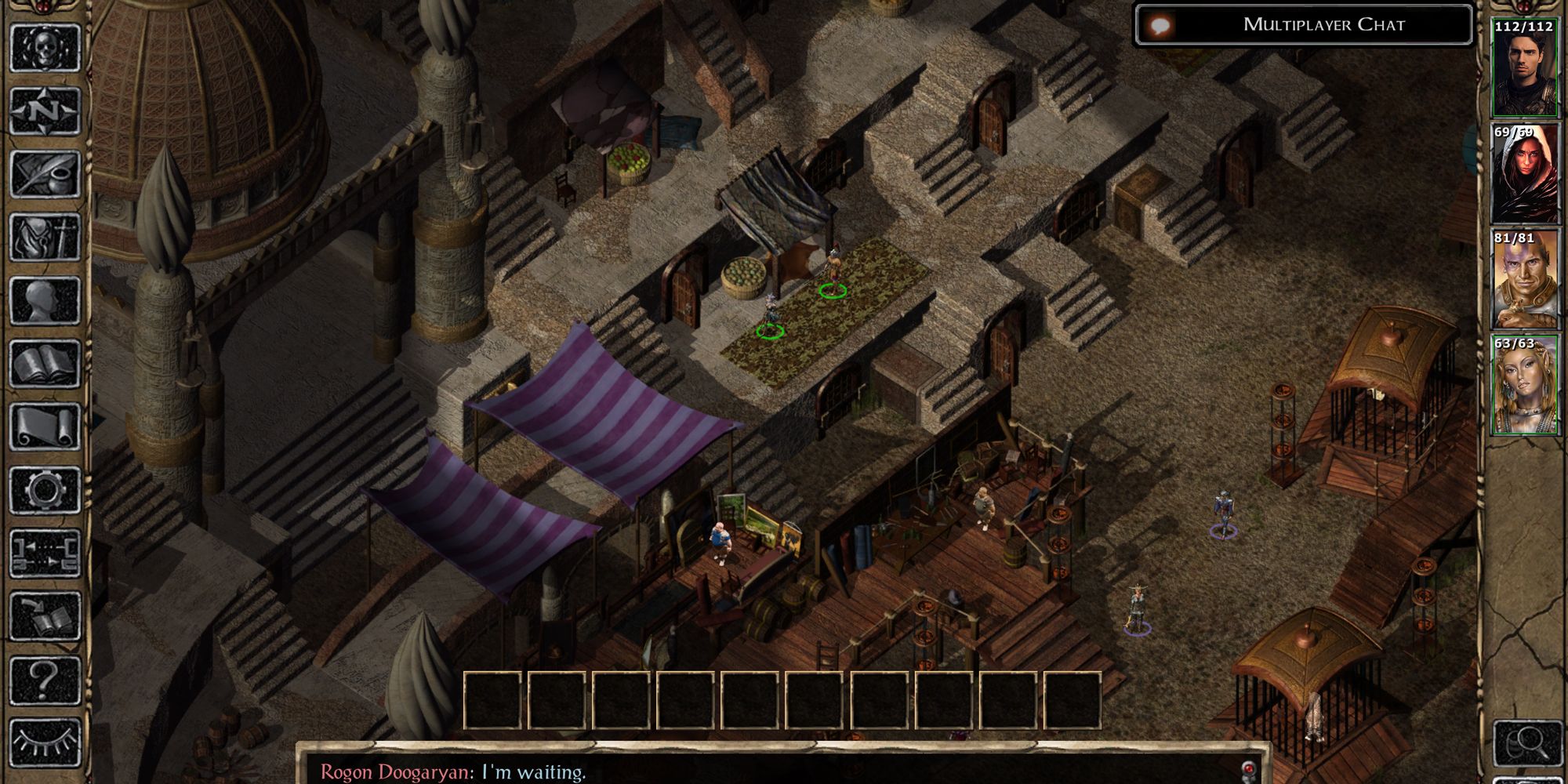The height and width of the screenshot is (784, 1568).
Task: Show the character record head icon
Action: click(x=45, y=301)
